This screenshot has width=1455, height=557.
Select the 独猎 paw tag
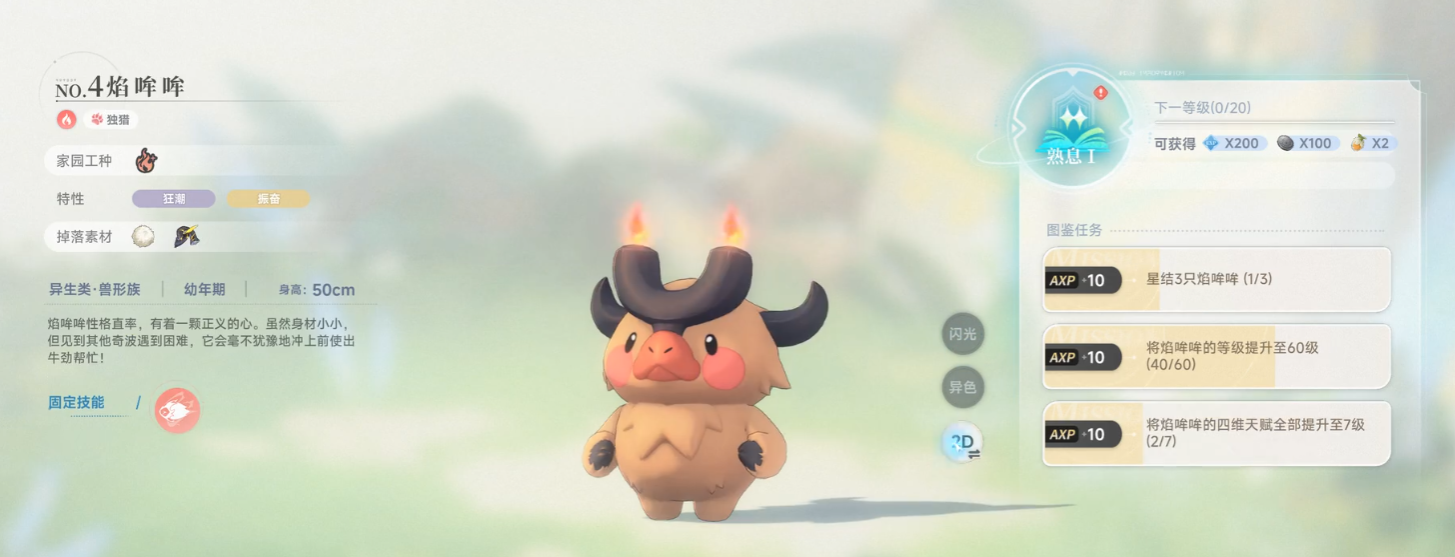pyautogui.click(x=111, y=120)
